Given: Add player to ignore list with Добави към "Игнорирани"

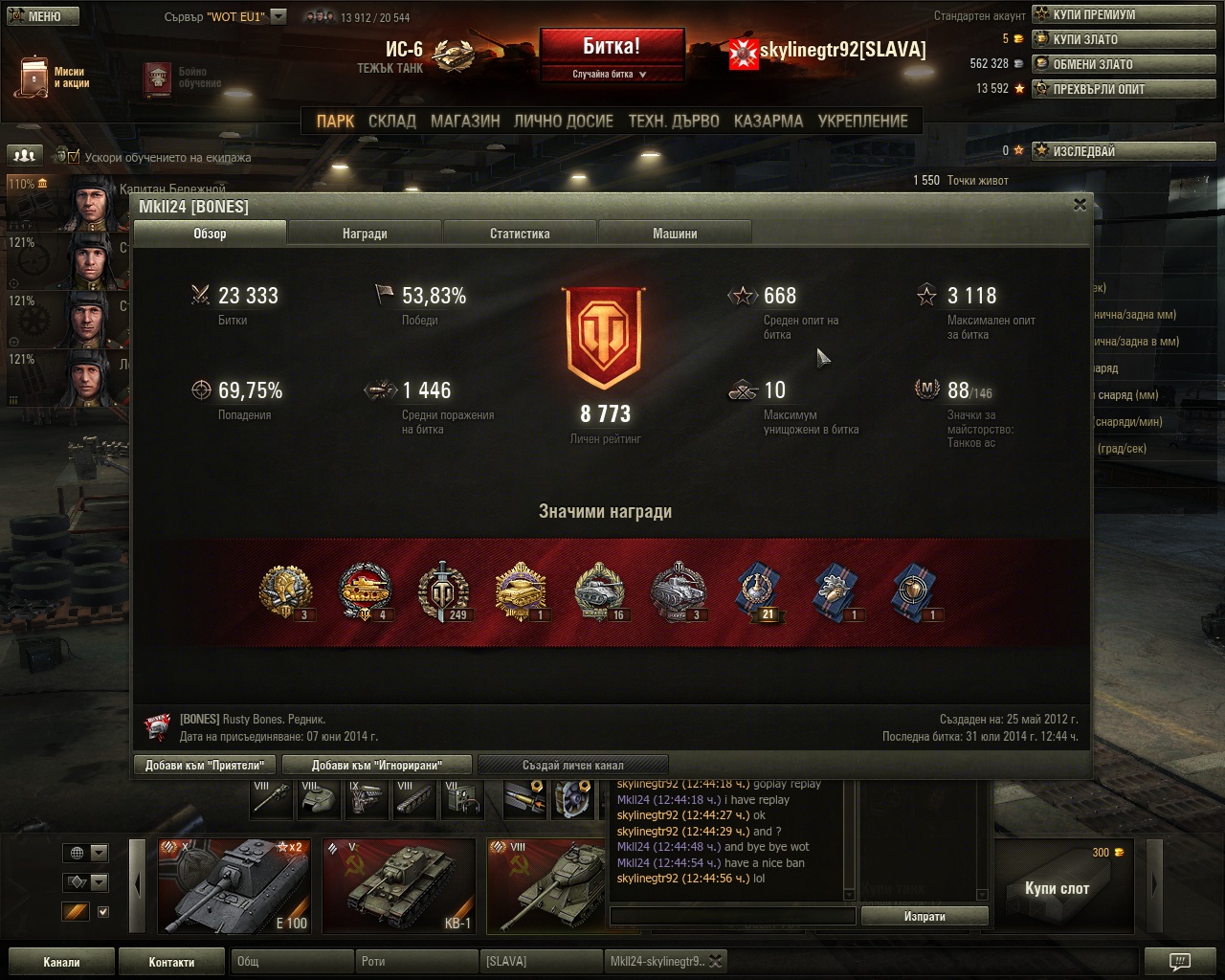Looking at the screenshot, I should 377,765.
